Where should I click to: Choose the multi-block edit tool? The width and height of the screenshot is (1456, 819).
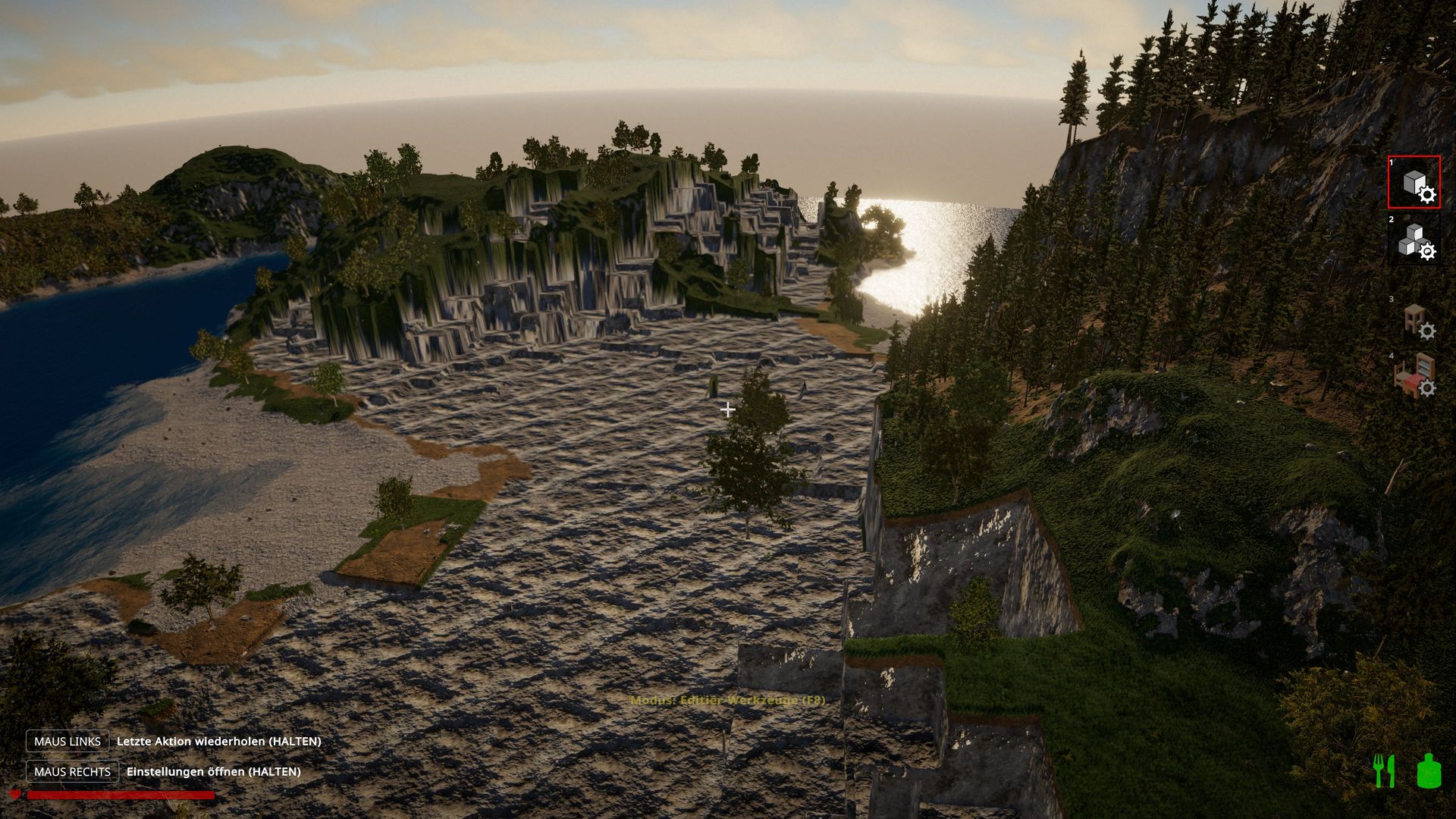[x=1414, y=240]
